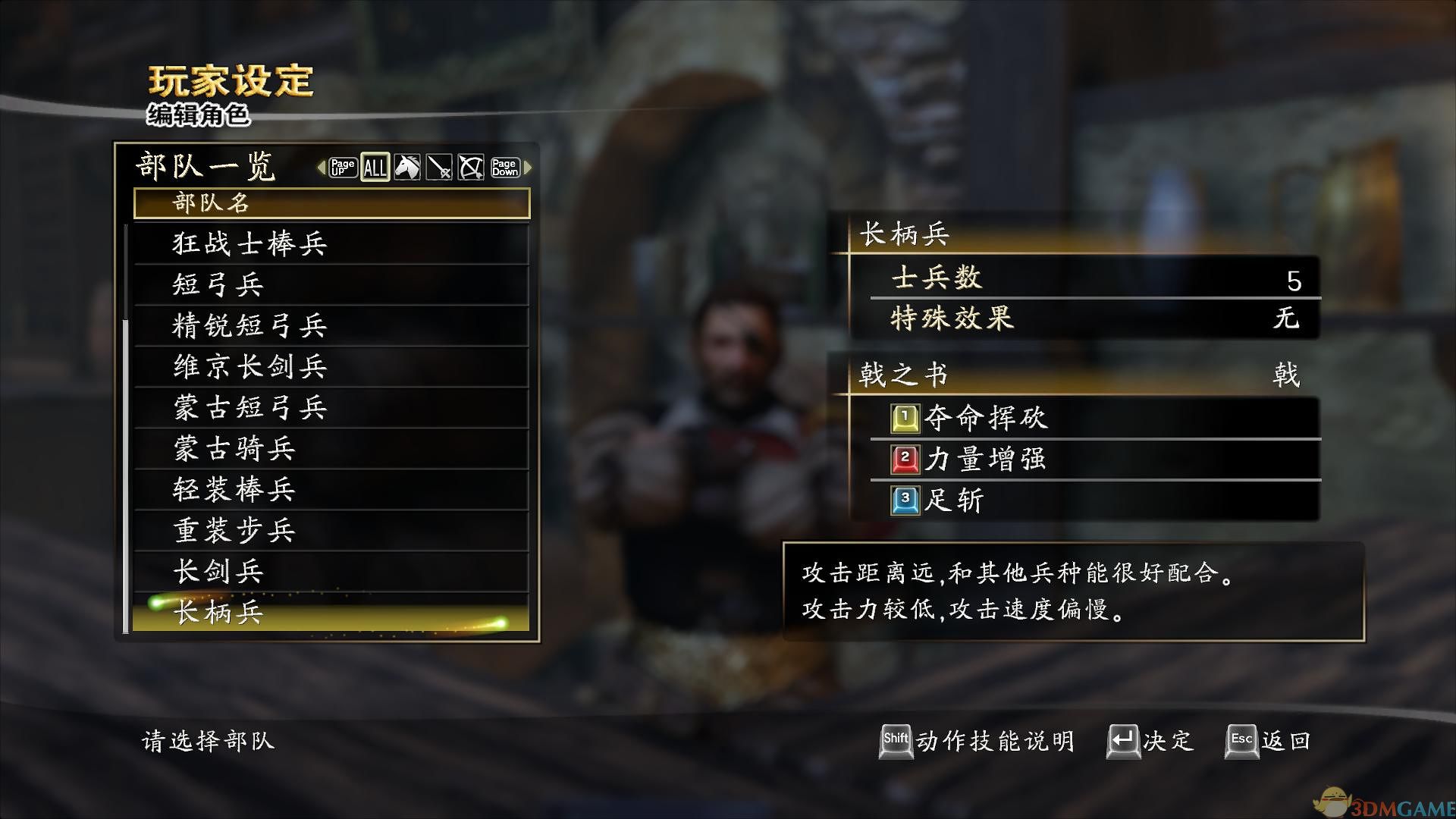Screen dimensions: 1456x819
Task: Select the bow unit filter icon
Action: pyautogui.click(x=471, y=167)
